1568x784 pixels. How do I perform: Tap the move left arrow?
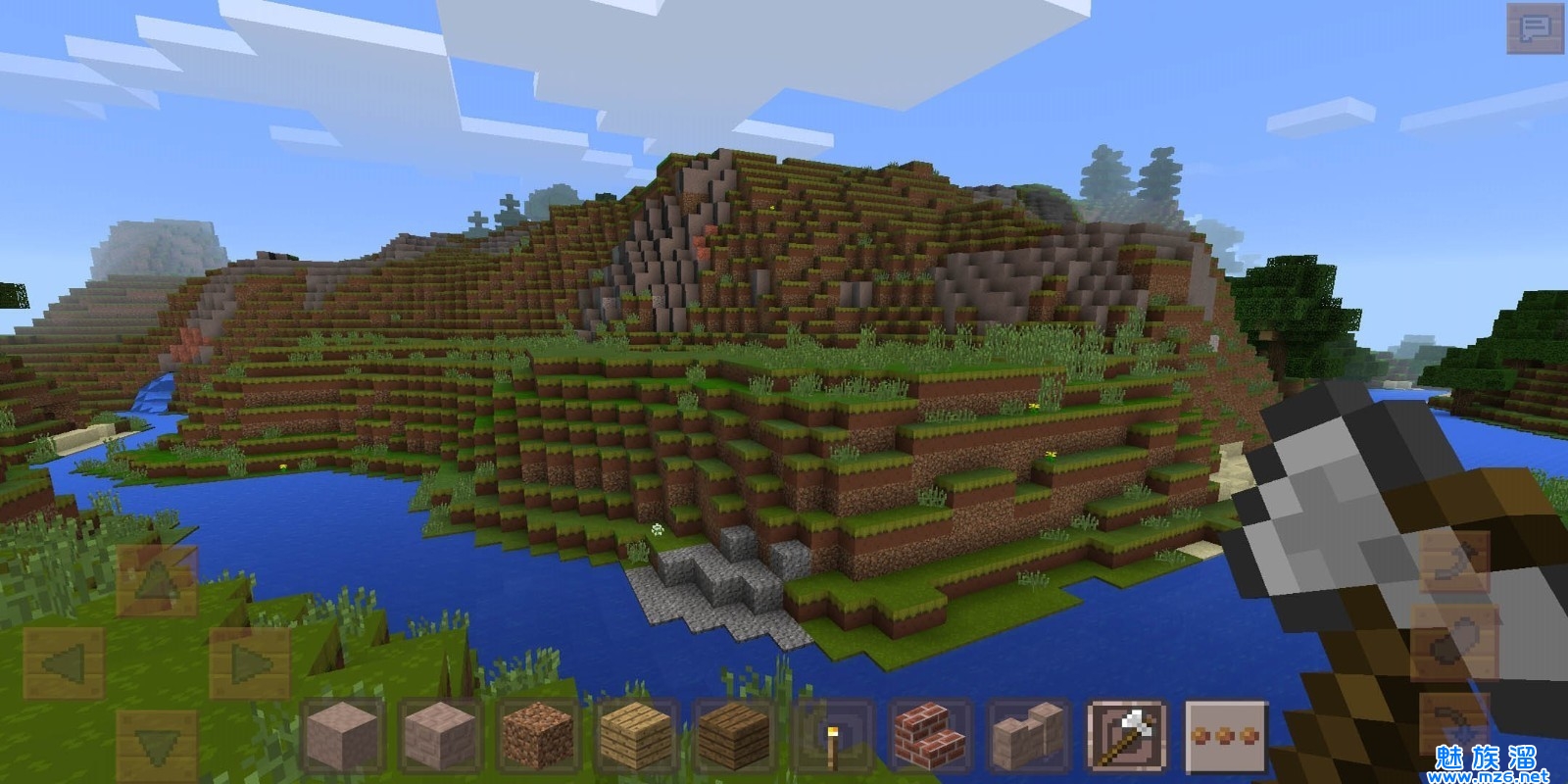point(61,665)
